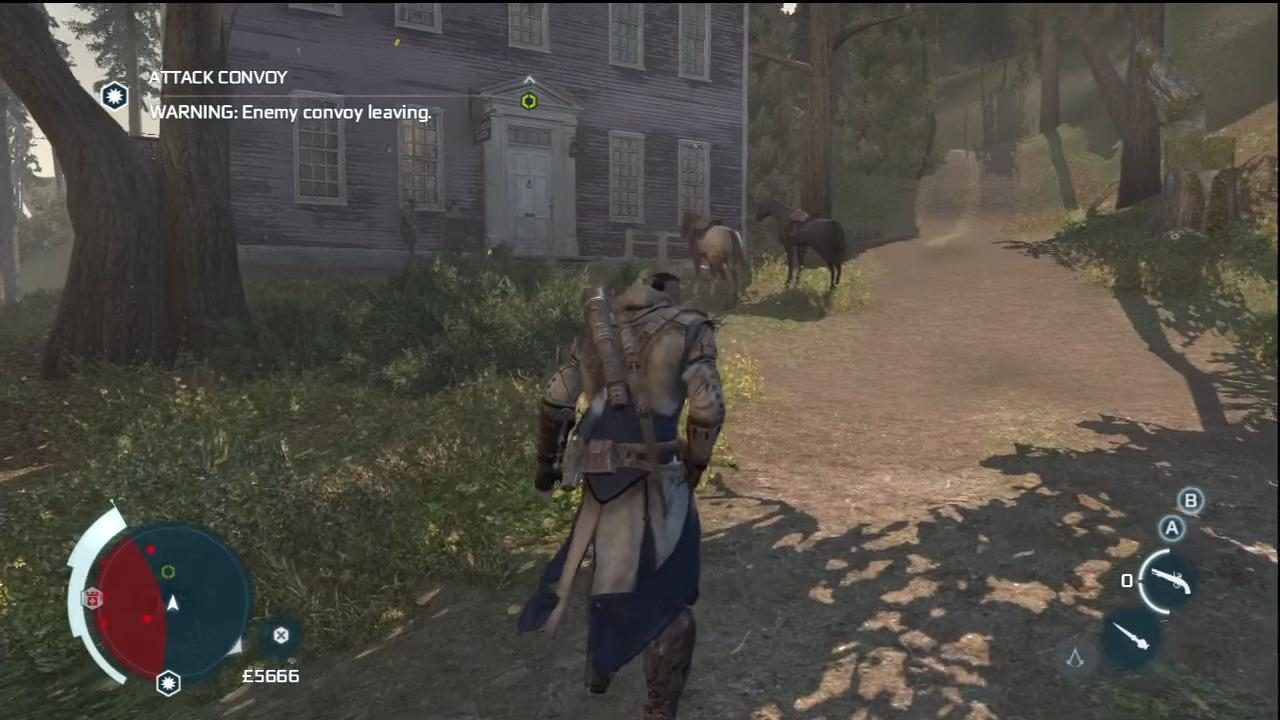Click the conflict burst icon at the minimap bottom
Screen dimensions: 1280x720
point(168,683)
